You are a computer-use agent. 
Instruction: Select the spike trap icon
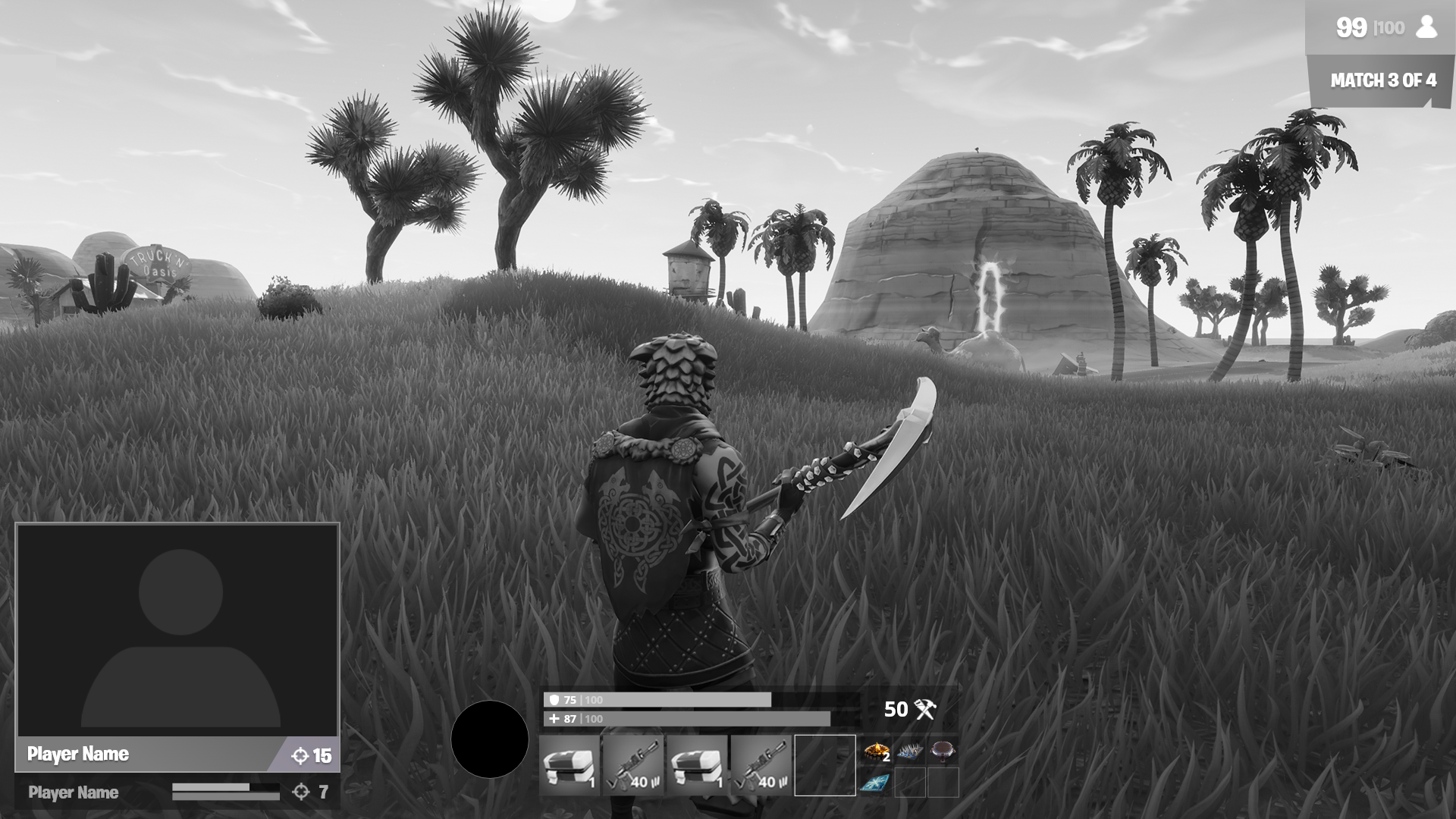(910, 751)
